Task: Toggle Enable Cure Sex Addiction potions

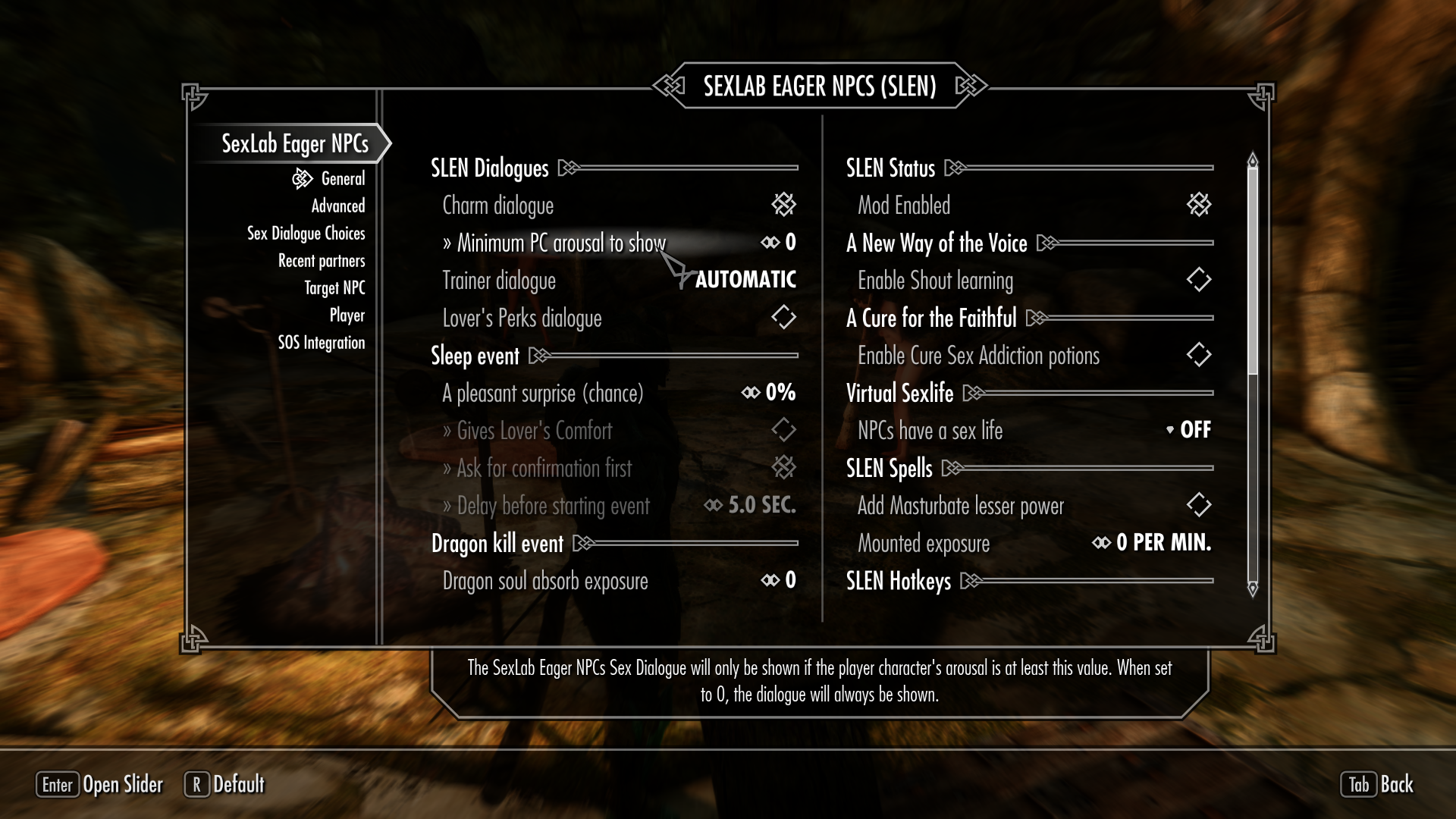Action: point(1198,355)
